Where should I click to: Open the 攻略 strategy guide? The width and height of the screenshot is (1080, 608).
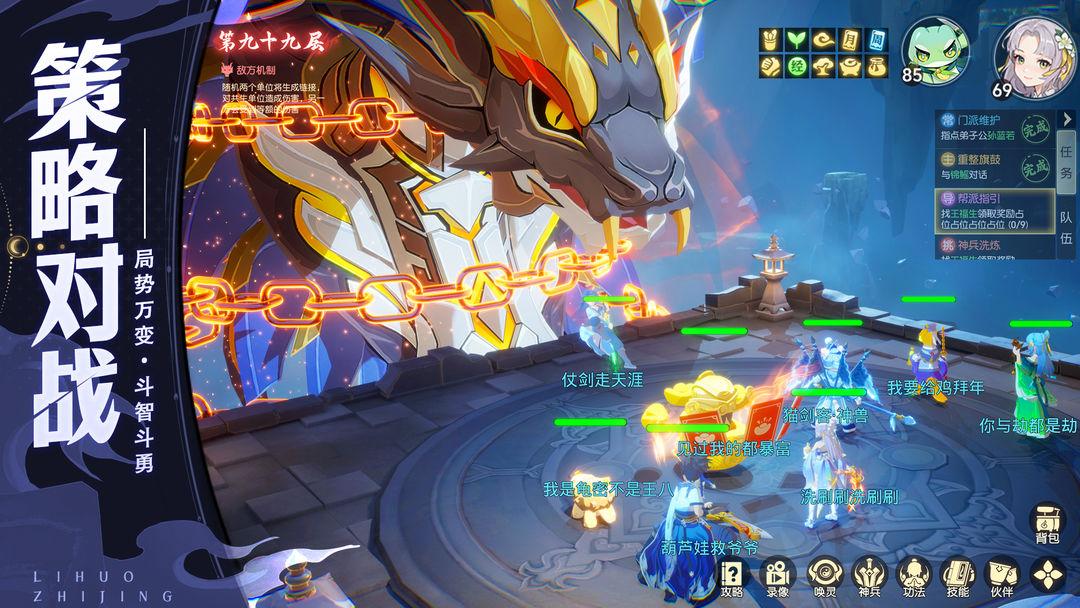[733, 577]
